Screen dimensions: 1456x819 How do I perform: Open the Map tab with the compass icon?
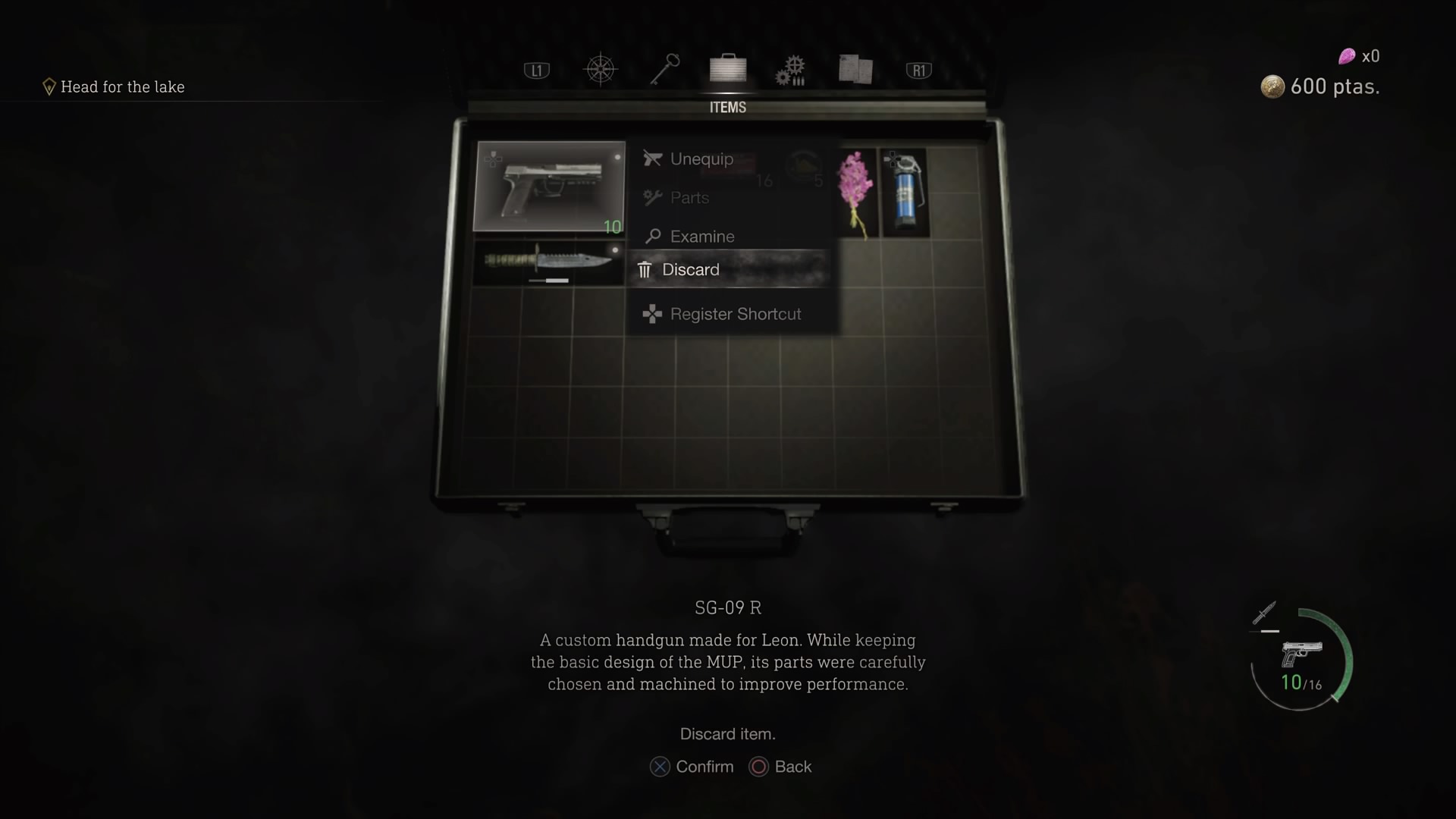coord(601,69)
